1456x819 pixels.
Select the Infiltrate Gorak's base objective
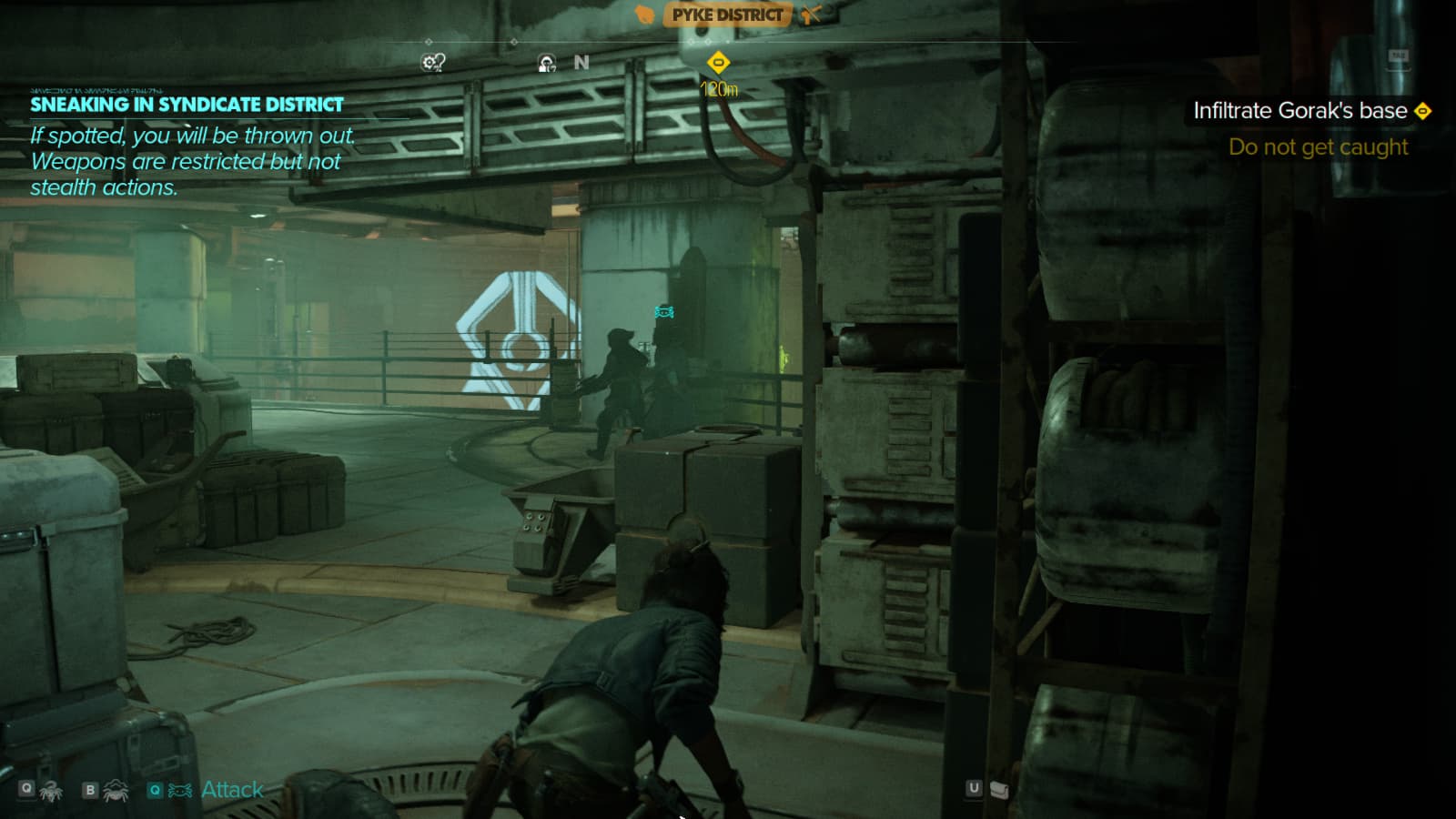click(x=1299, y=111)
